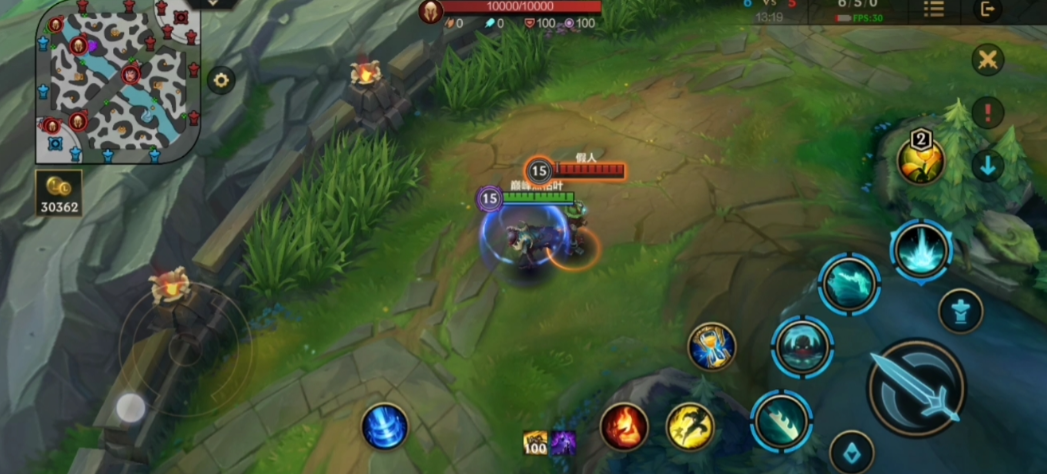Open the shop via the gold coins button
The height and width of the screenshot is (474, 1047).
(x=60, y=194)
